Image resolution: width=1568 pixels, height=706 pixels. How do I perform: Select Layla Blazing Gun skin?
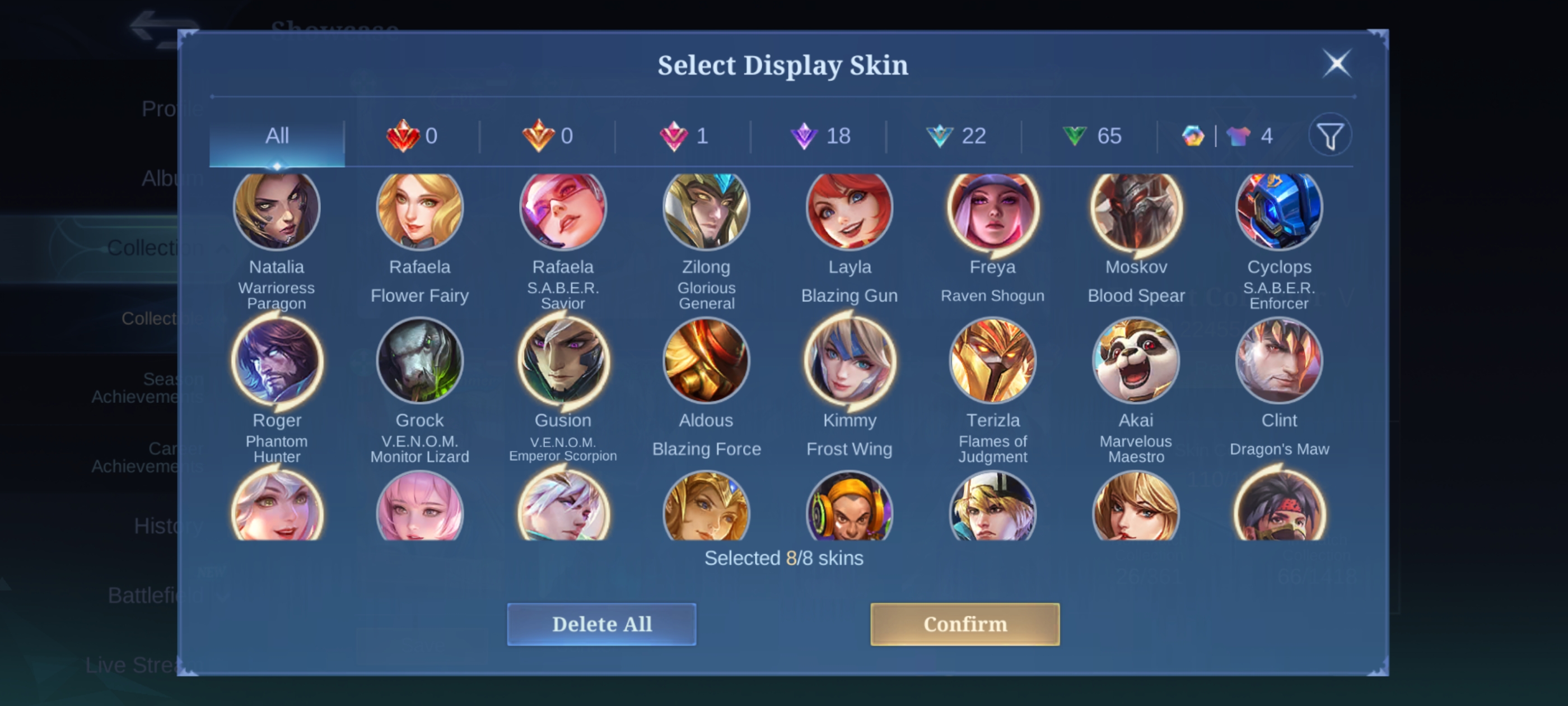(x=849, y=210)
